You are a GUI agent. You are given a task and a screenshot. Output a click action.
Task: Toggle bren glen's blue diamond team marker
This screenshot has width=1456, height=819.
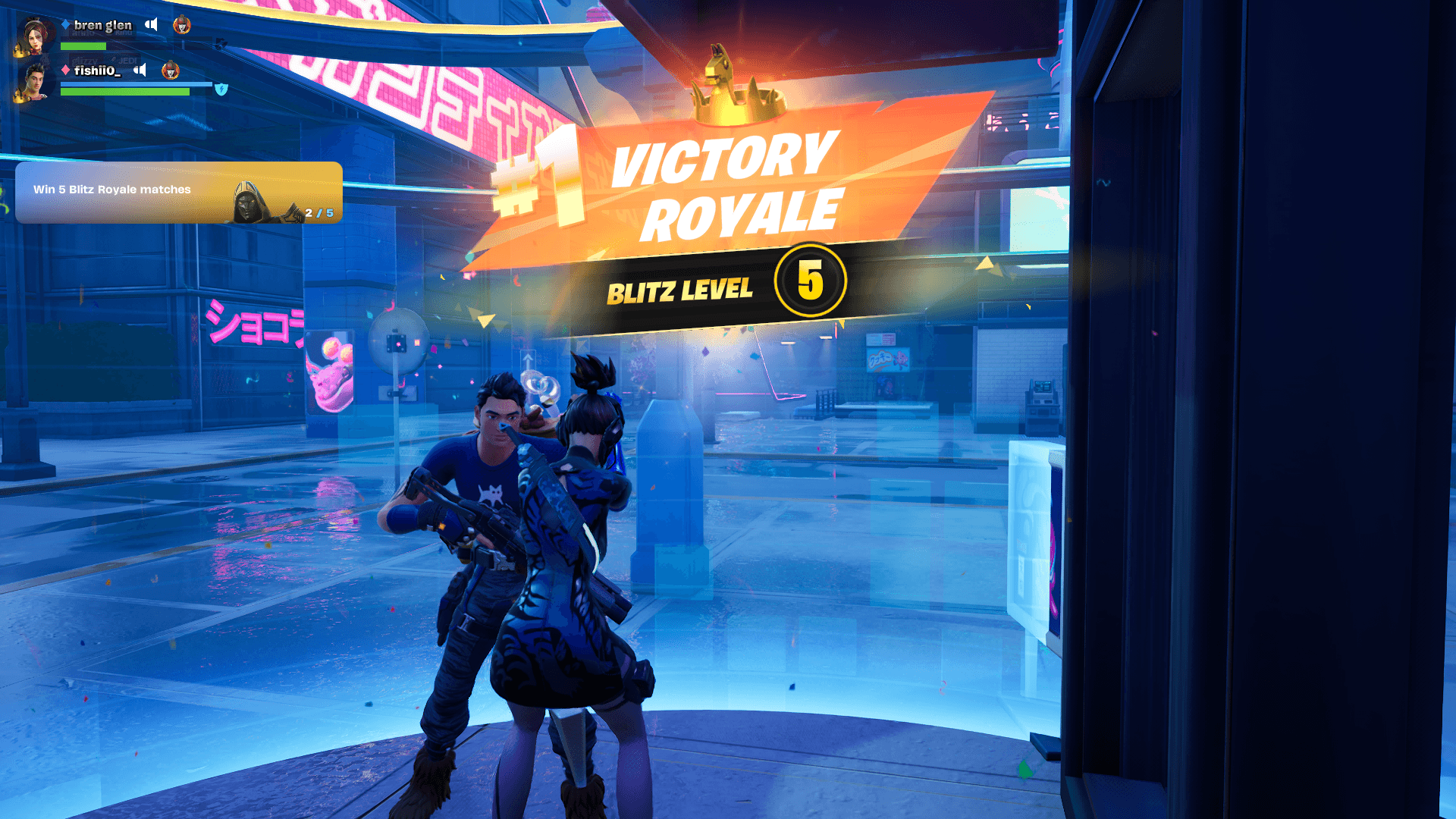67,24
